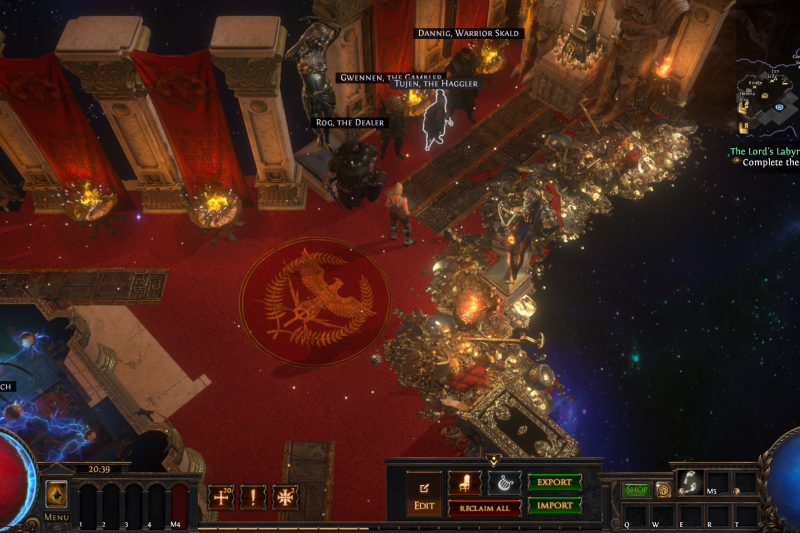Click the cross icon with number 20

click(221, 497)
